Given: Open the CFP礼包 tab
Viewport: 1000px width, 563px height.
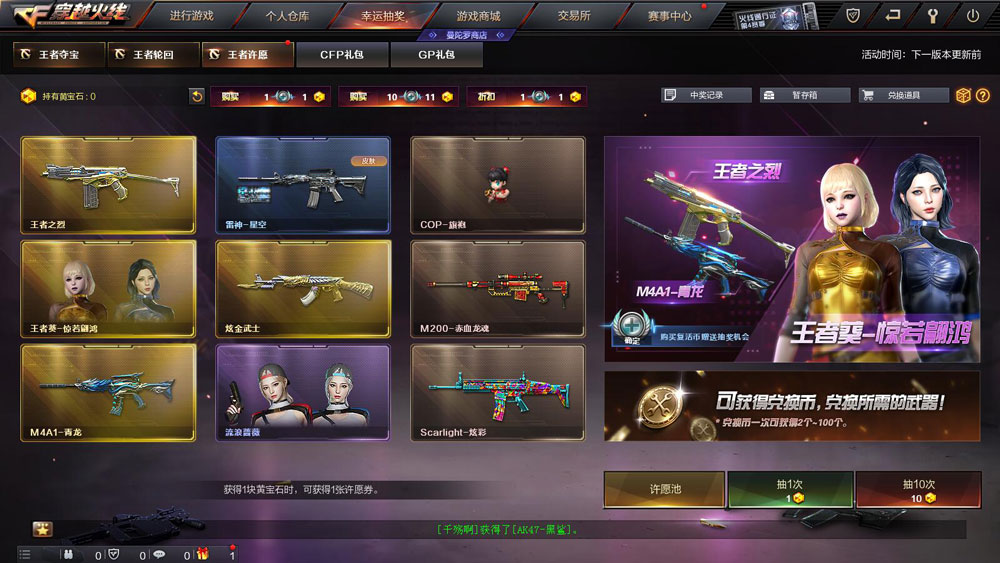Looking at the screenshot, I should pos(344,54).
